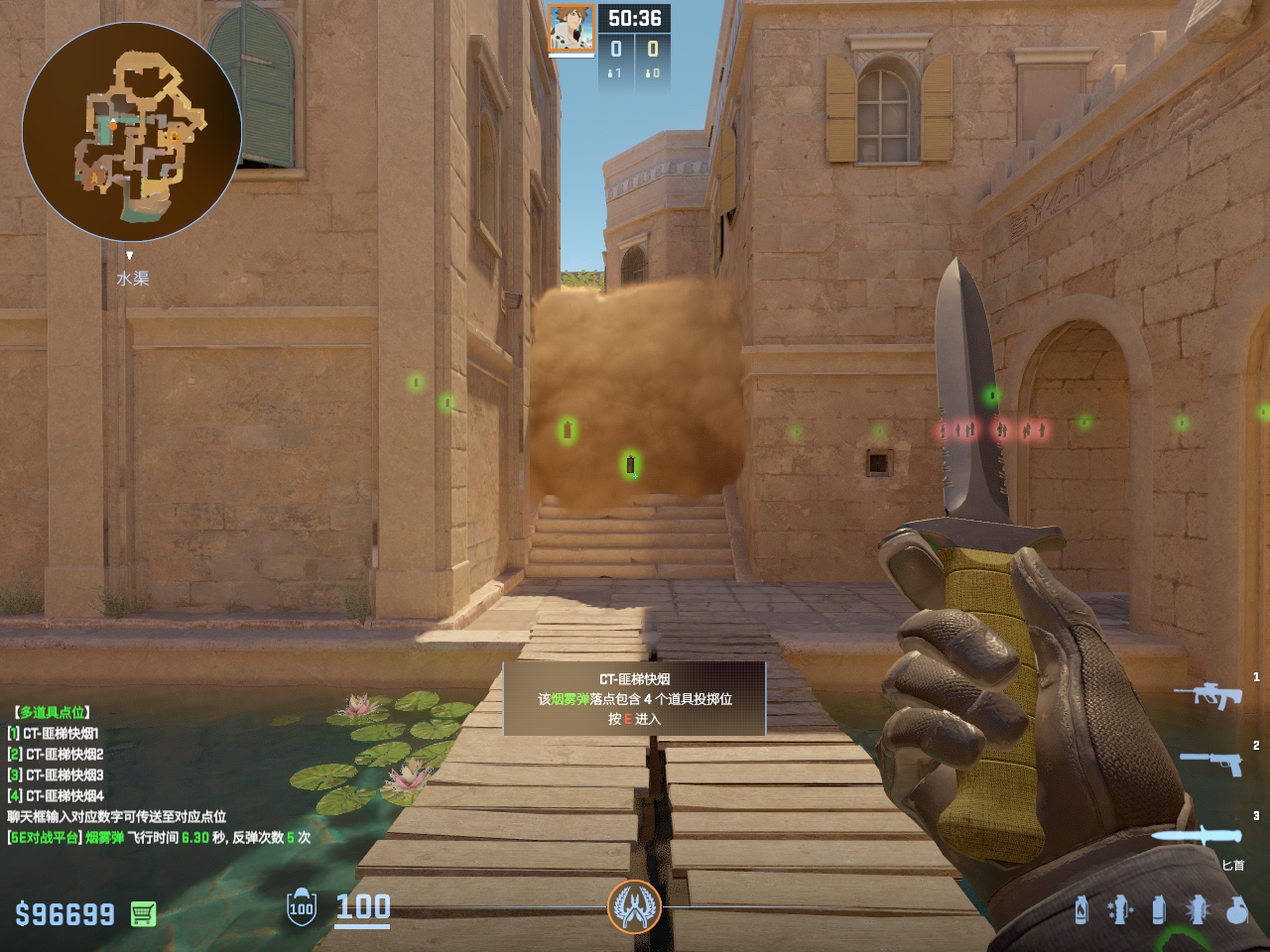The width and height of the screenshot is (1270, 952).
Task: Choose the grenade icon with spiky burst
Action: point(1198,909)
